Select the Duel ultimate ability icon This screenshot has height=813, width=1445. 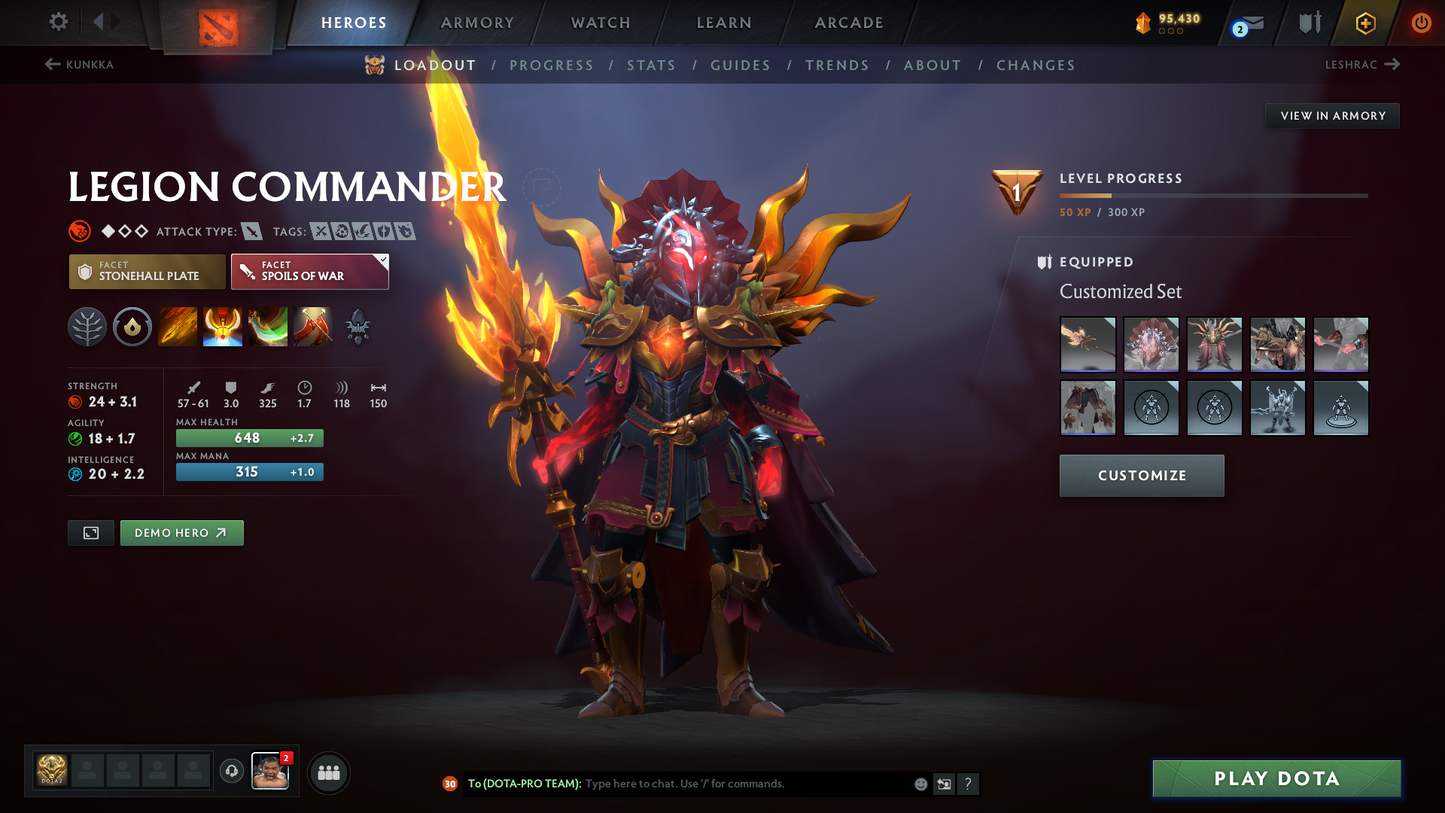pos(312,326)
